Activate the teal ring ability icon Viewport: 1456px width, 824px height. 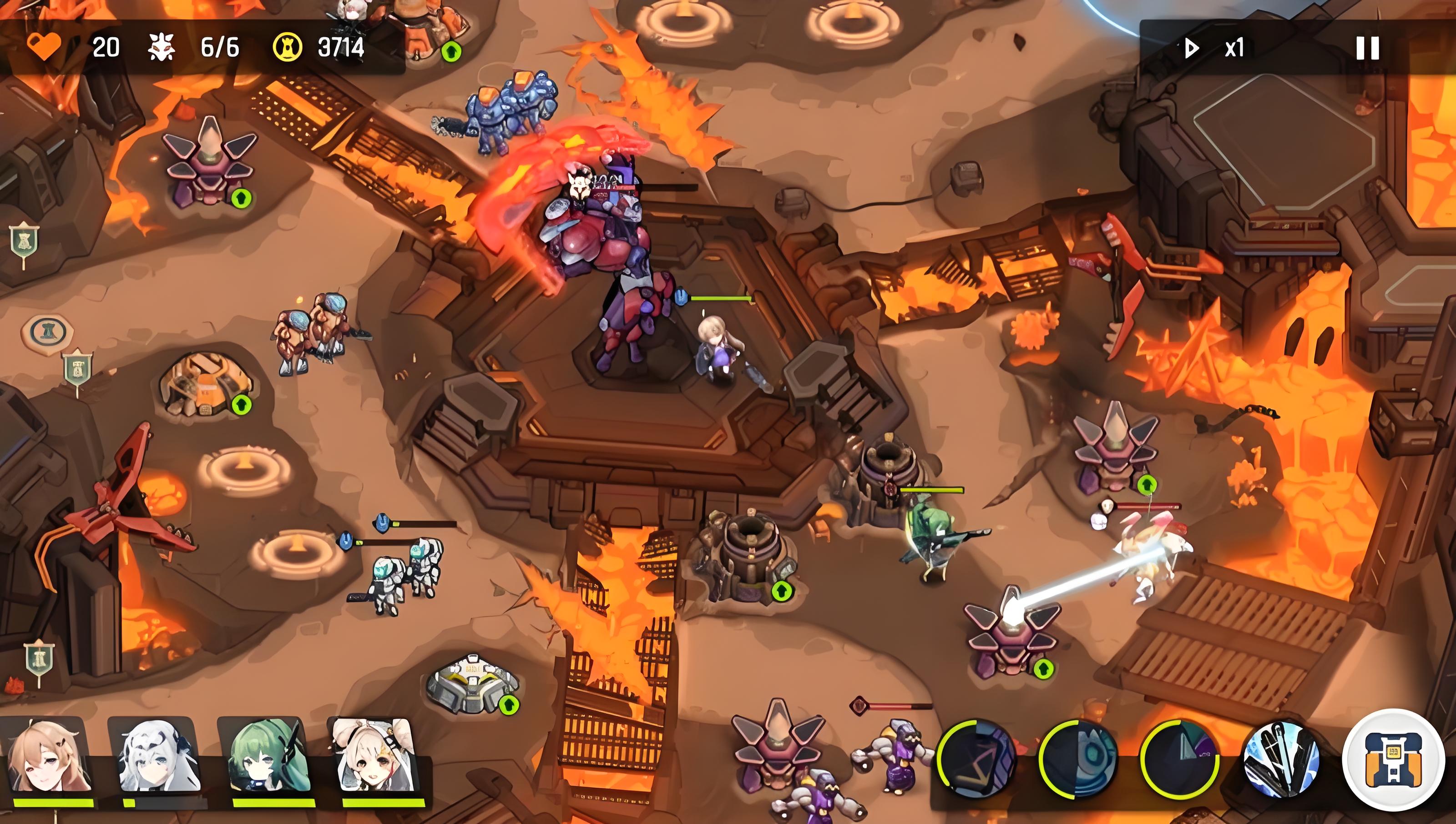click(x=1078, y=759)
